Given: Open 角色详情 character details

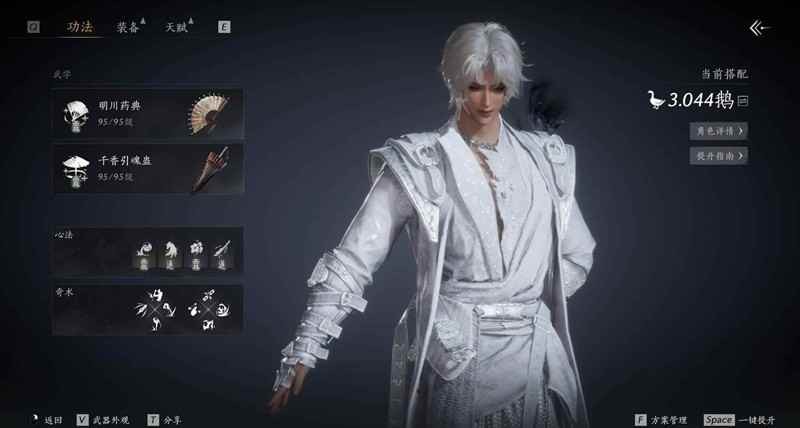Looking at the screenshot, I should coord(719,131).
